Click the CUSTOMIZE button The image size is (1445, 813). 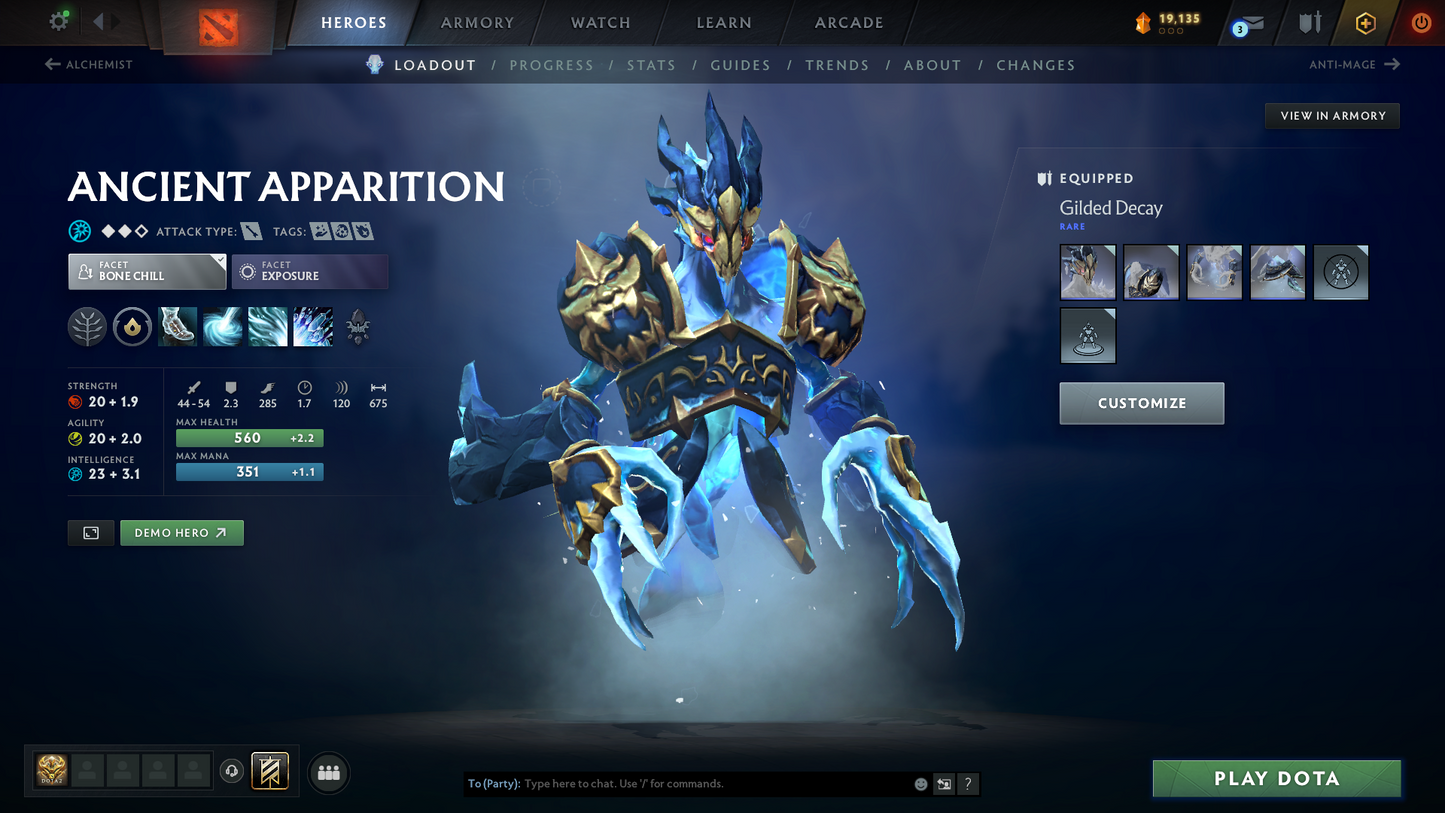(1141, 403)
